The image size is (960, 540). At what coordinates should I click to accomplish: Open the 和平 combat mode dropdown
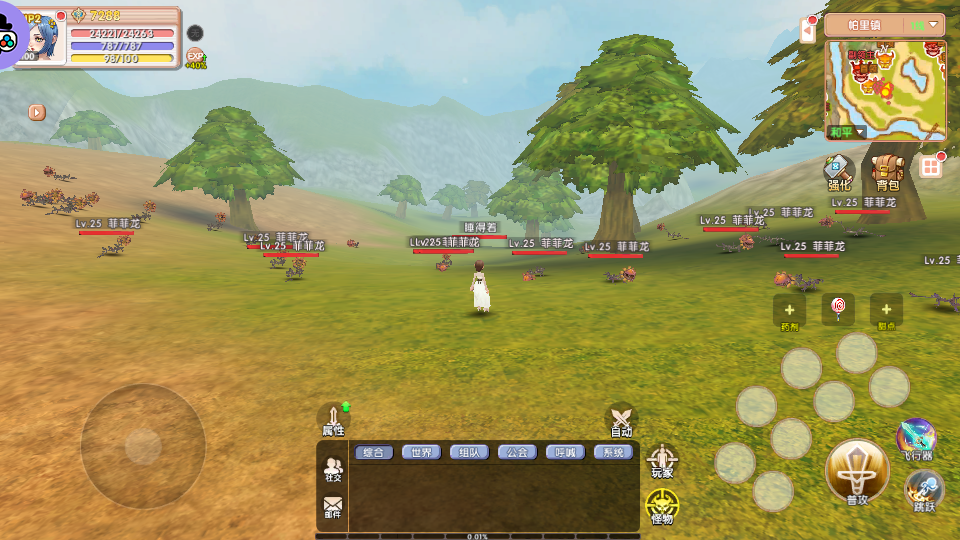[846, 132]
